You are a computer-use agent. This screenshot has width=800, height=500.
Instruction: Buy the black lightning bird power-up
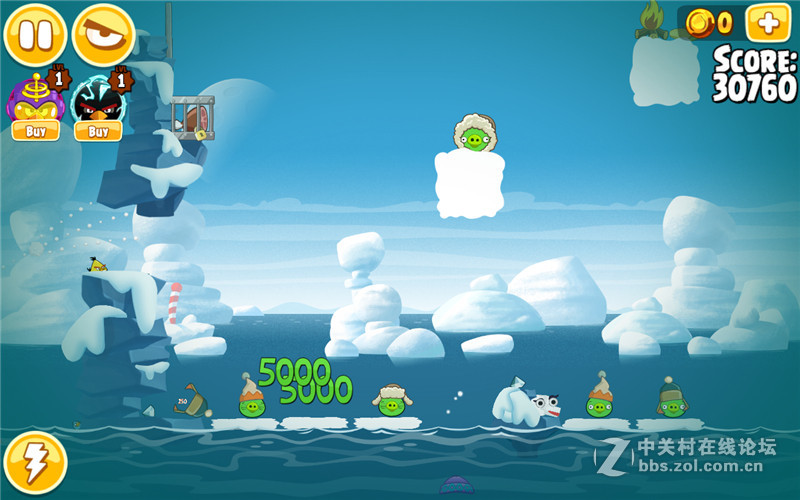pyautogui.click(x=98, y=131)
